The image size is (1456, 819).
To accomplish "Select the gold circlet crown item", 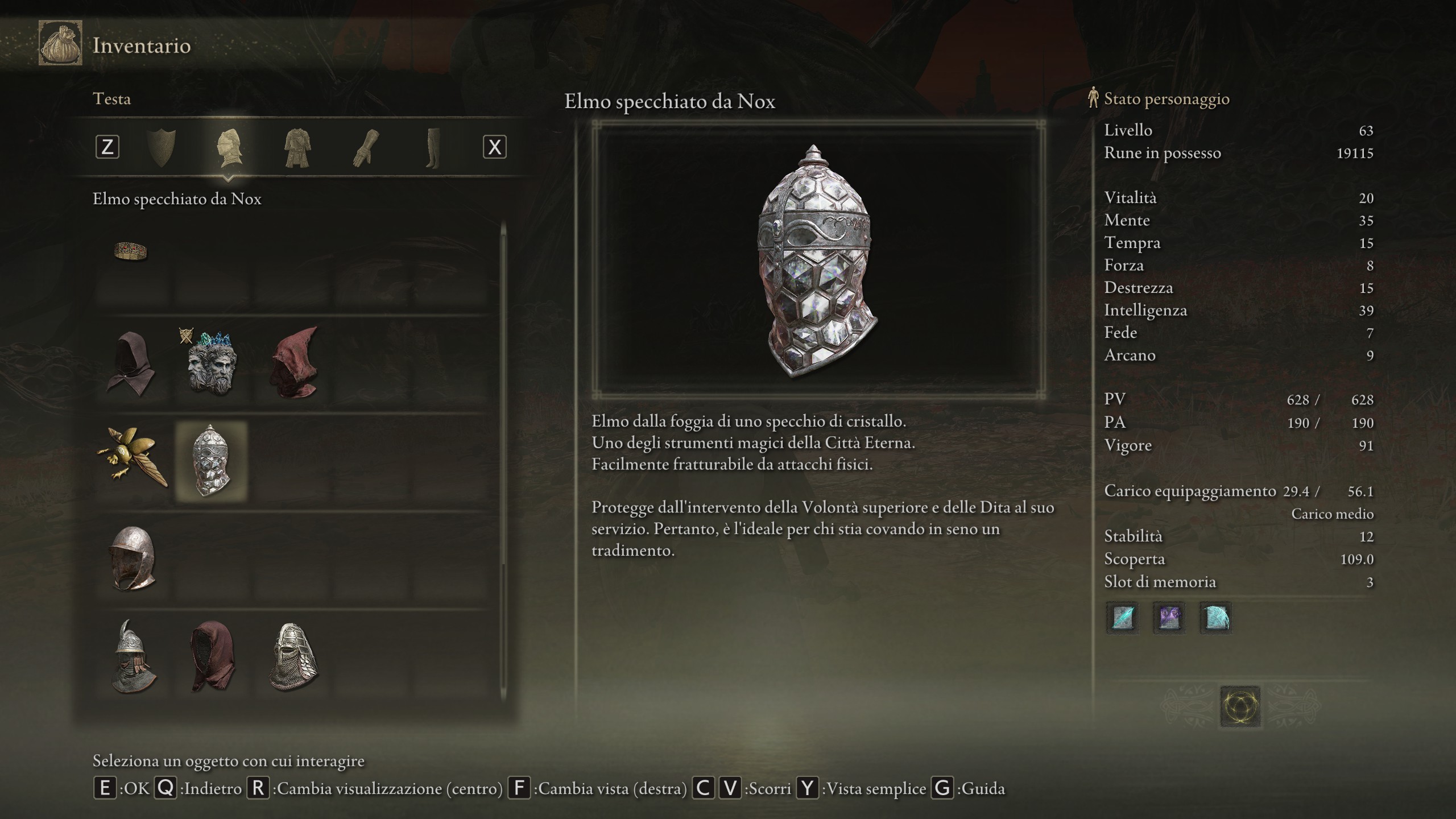I will [131, 251].
